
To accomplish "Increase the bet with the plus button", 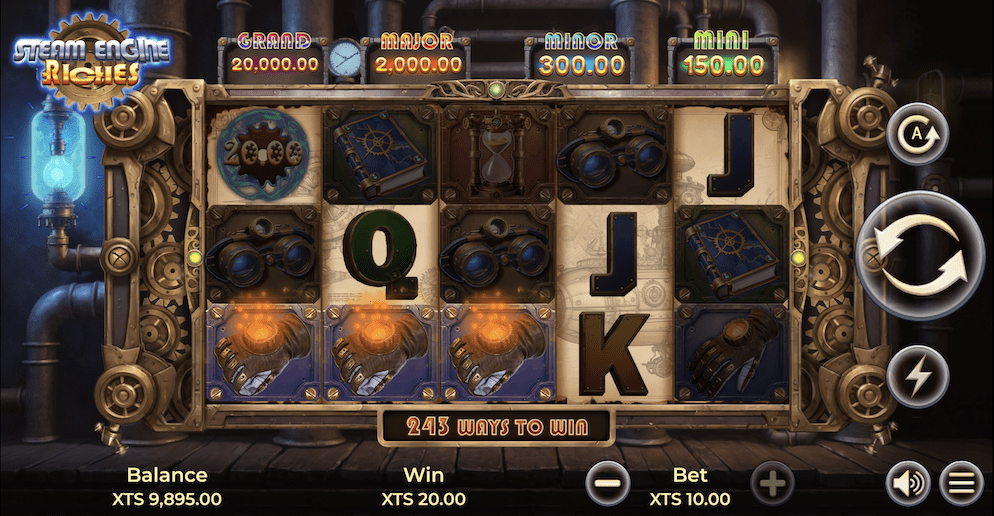I will click(x=771, y=484).
